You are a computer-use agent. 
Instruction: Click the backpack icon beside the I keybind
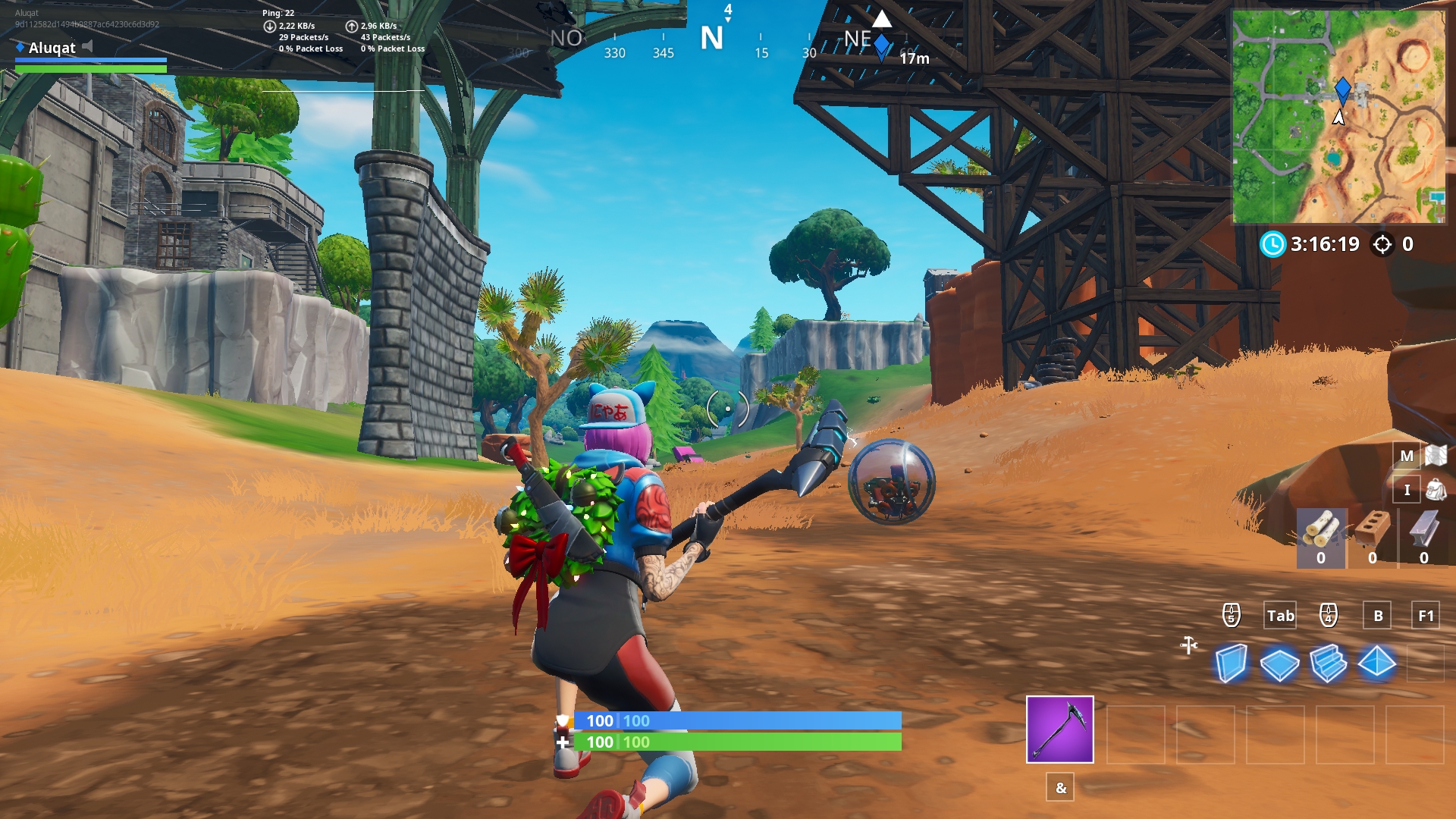pos(1436,489)
